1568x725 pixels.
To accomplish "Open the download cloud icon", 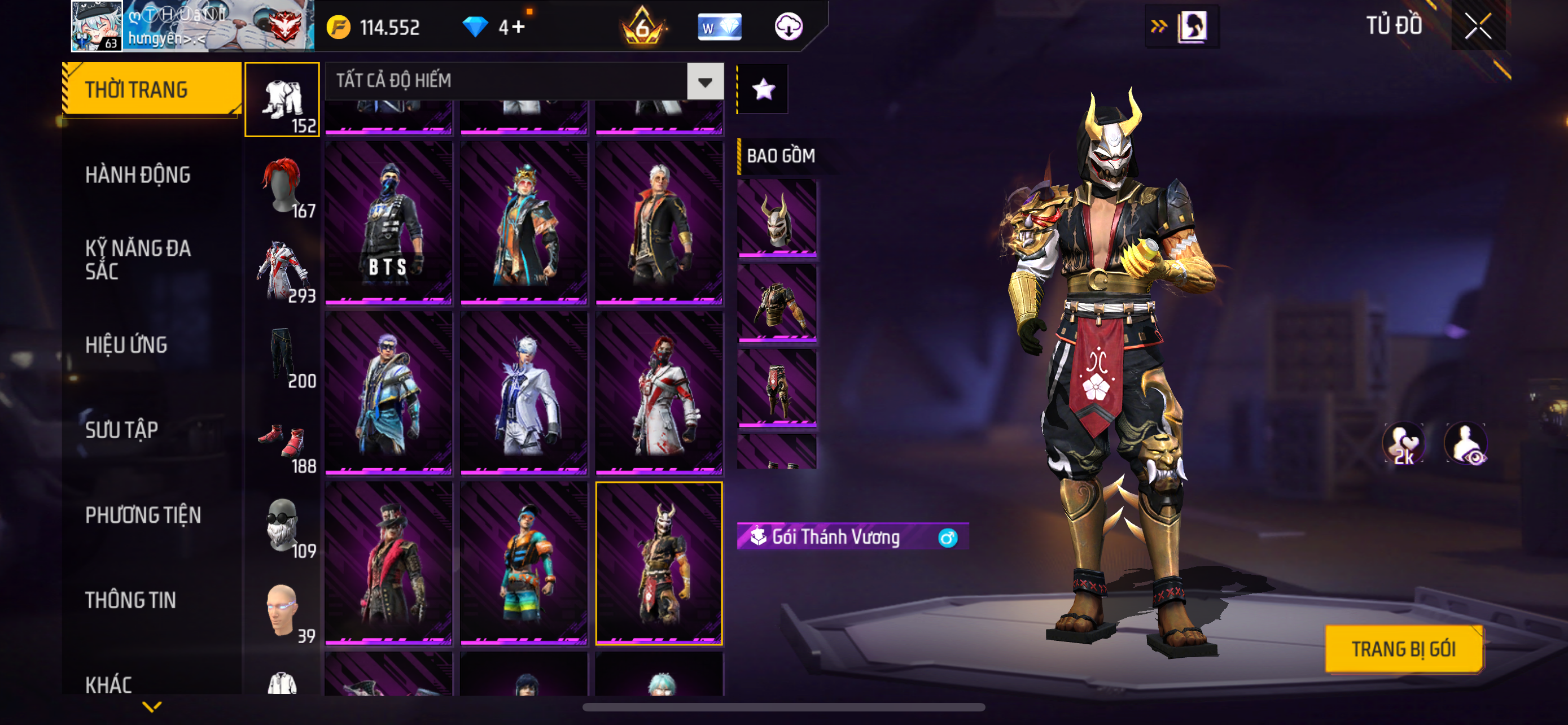I will coord(789,27).
